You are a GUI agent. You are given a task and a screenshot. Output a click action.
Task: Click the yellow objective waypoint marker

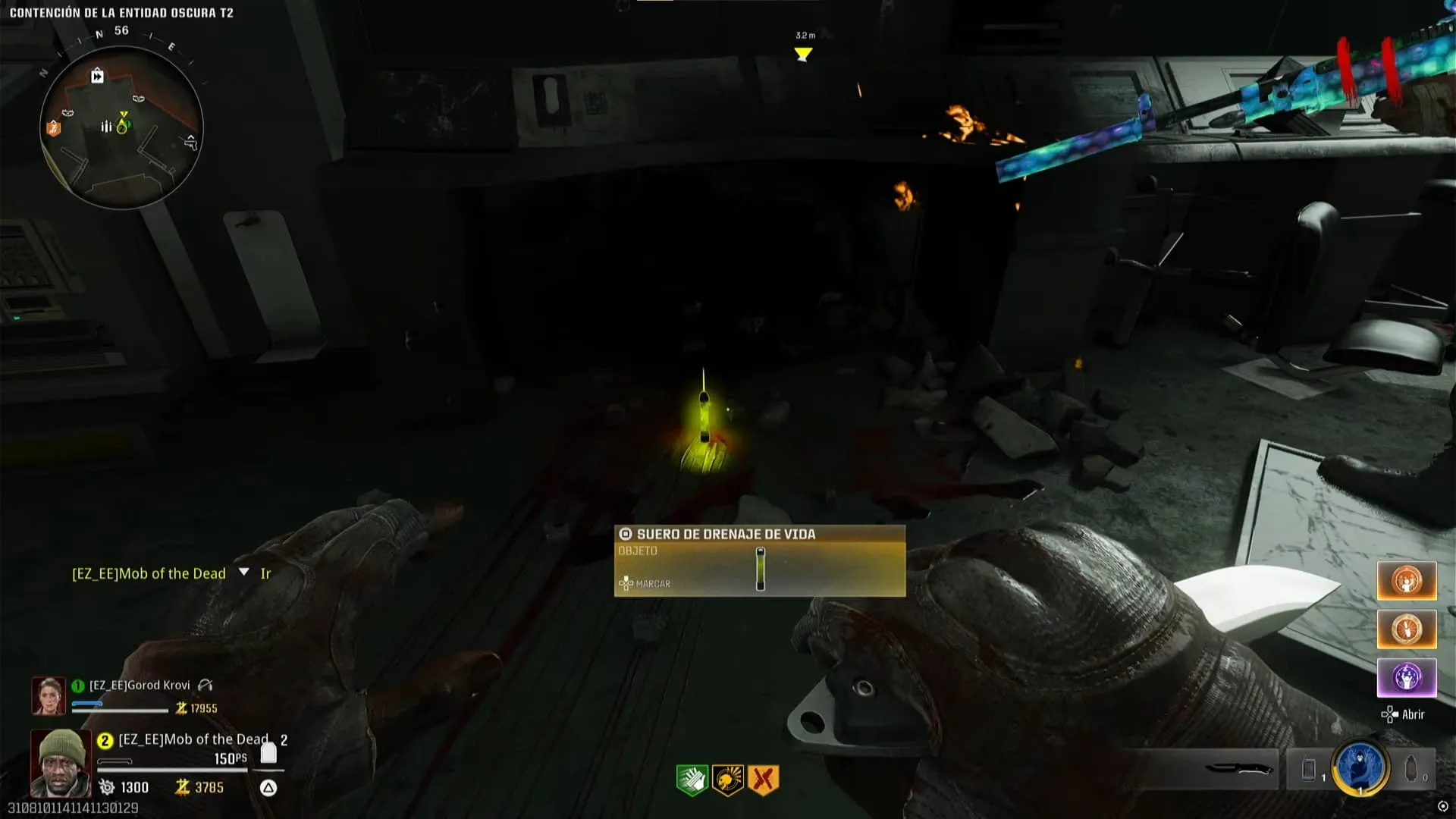tap(803, 54)
